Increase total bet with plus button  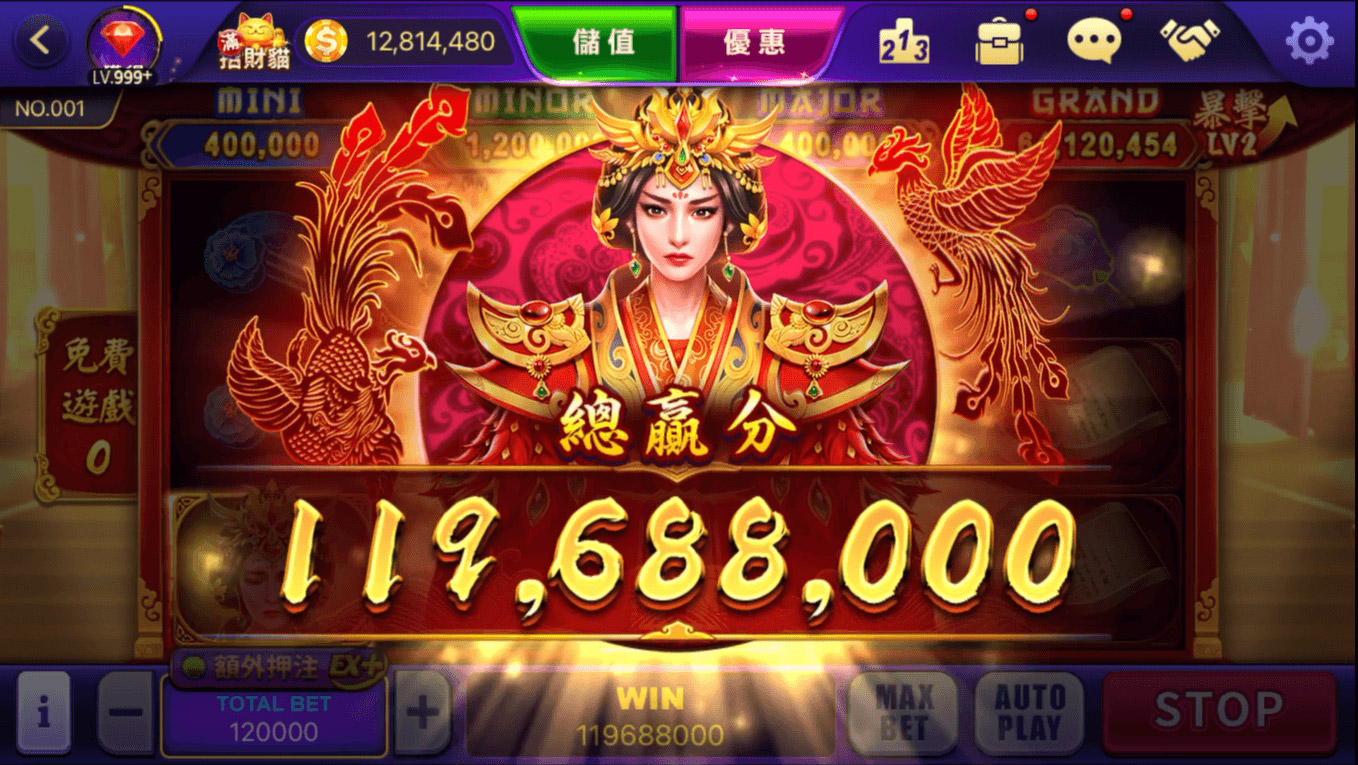423,713
